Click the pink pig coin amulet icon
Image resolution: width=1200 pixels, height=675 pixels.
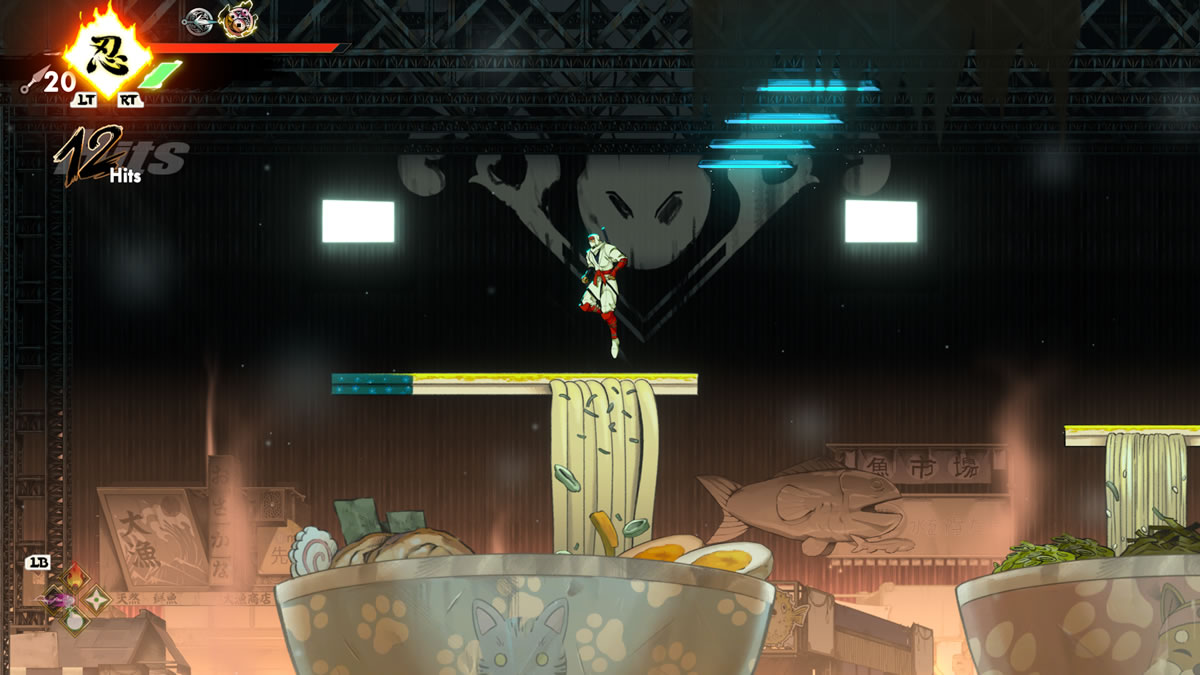tap(238, 19)
